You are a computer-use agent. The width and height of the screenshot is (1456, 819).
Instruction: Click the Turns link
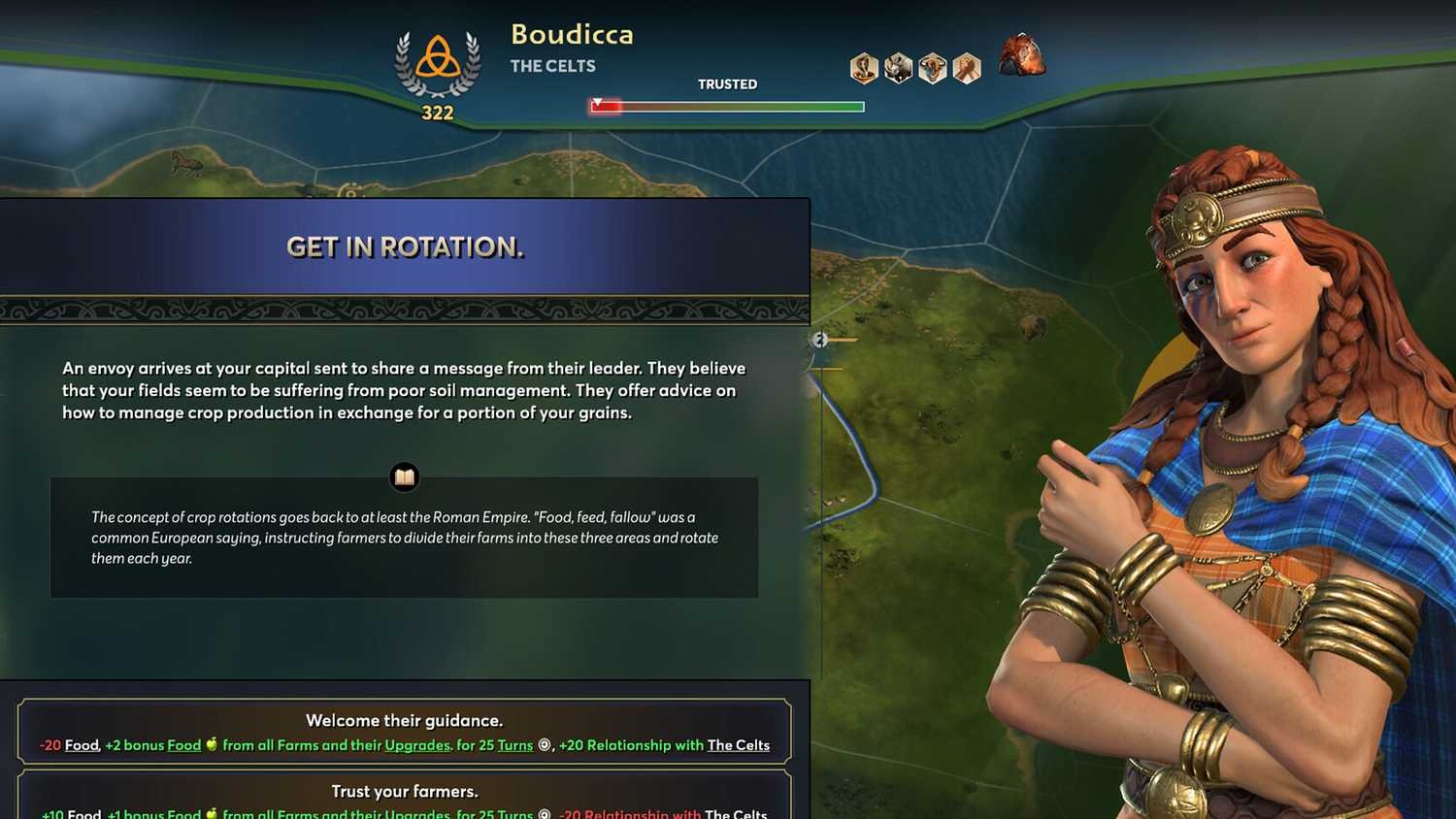(514, 745)
